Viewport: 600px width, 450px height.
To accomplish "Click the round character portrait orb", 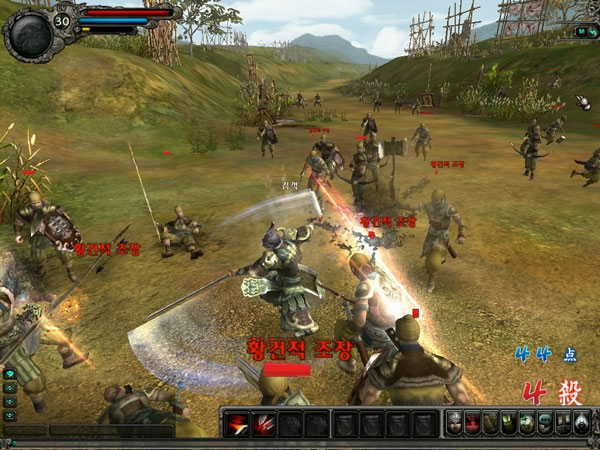I will pos(26,30).
